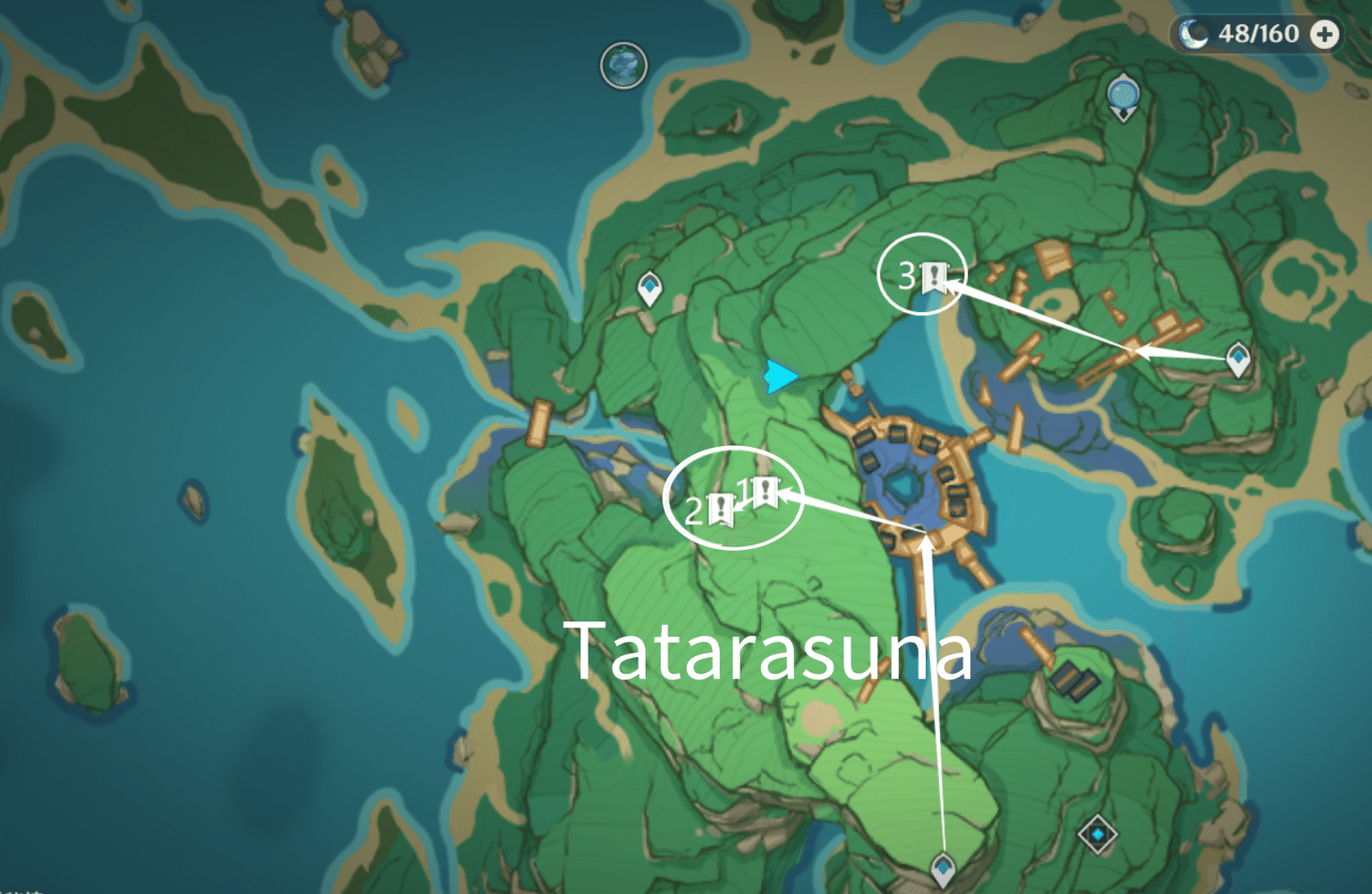Screen dimensions: 1372x894
Task: Click the blue player location arrow
Action: click(780, 378)
